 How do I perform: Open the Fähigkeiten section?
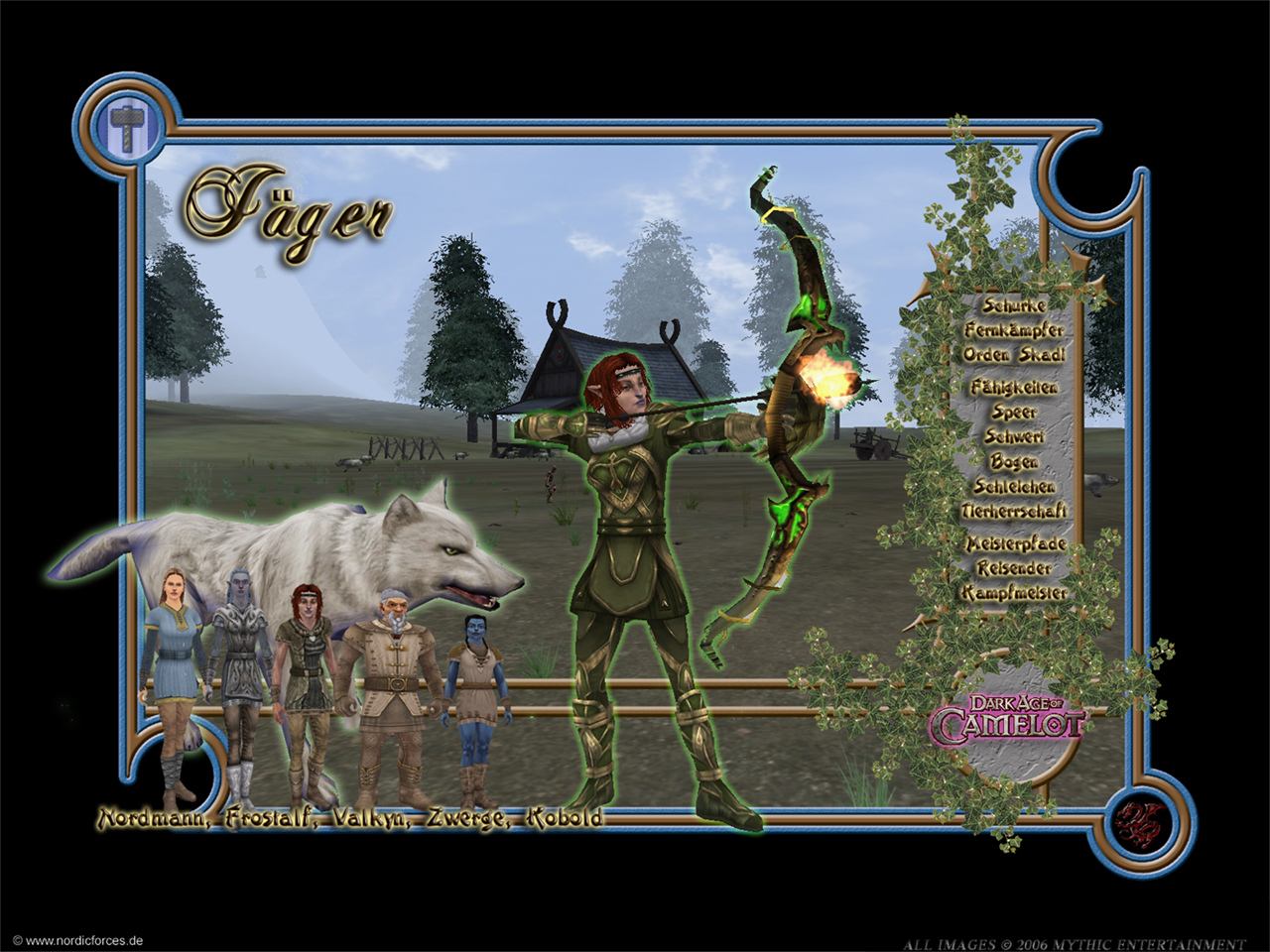pos(1014,387)
